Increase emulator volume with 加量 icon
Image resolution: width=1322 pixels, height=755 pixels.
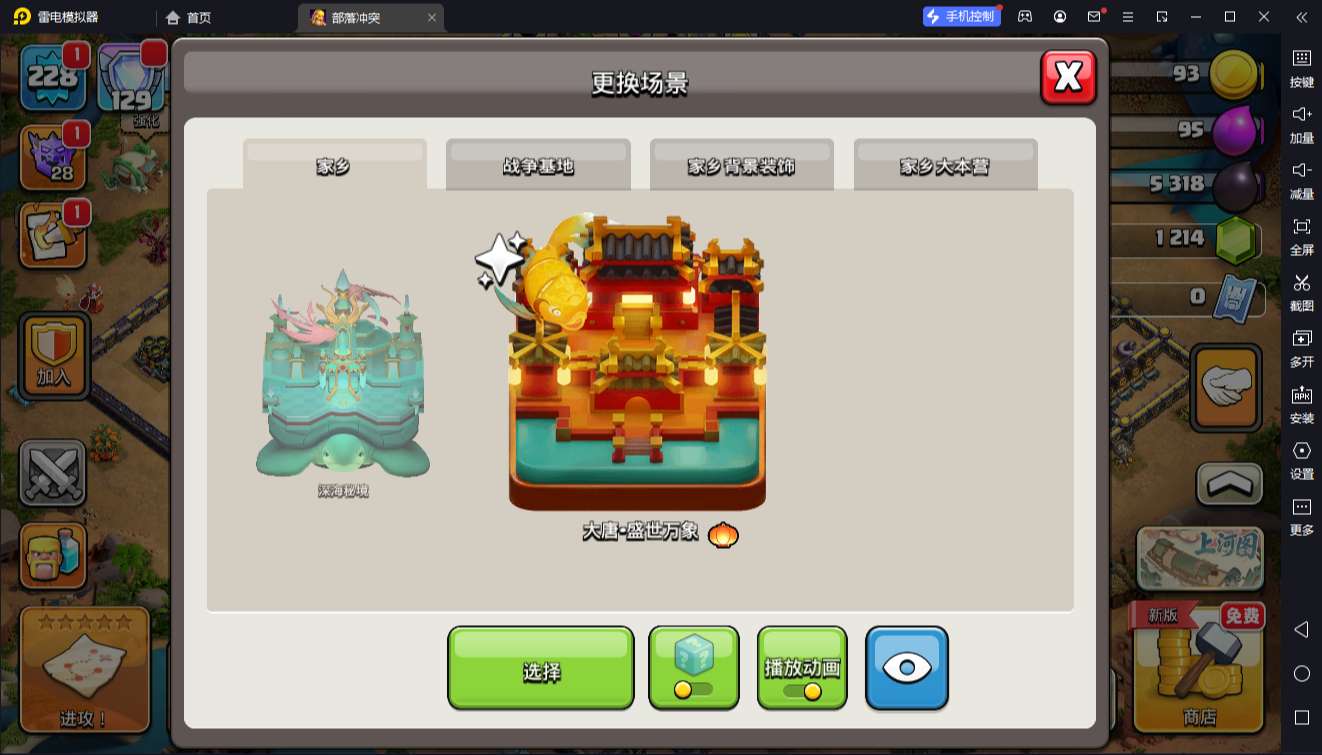[x=1303, y=126]
